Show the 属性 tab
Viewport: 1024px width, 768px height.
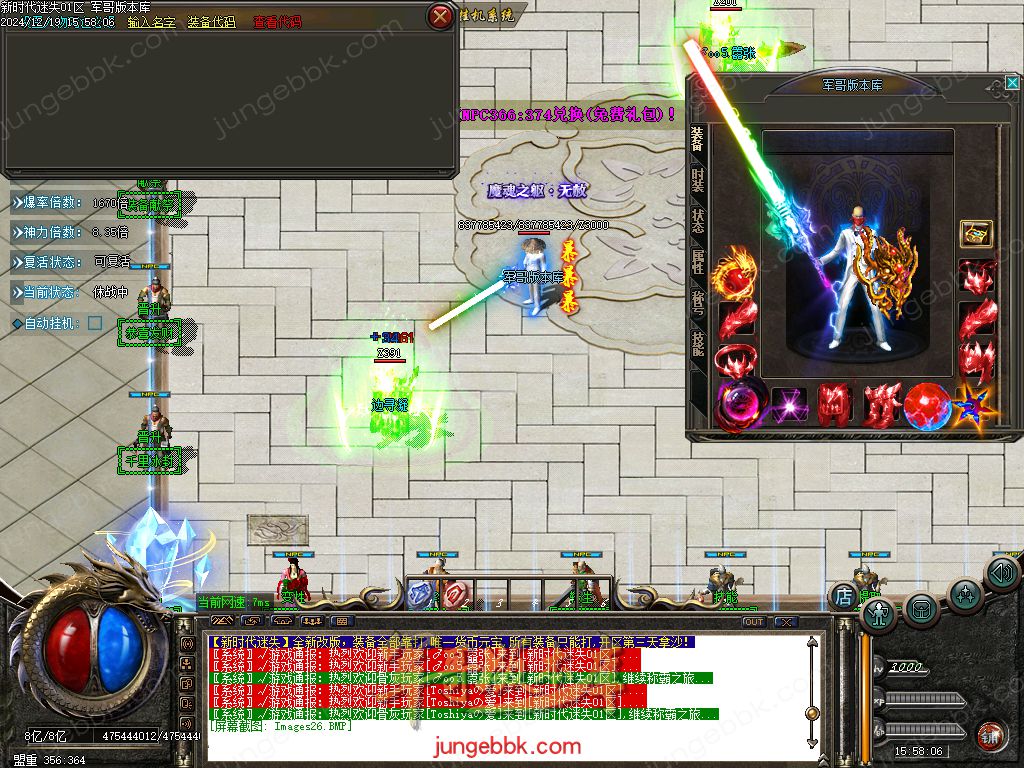(697, 263)
